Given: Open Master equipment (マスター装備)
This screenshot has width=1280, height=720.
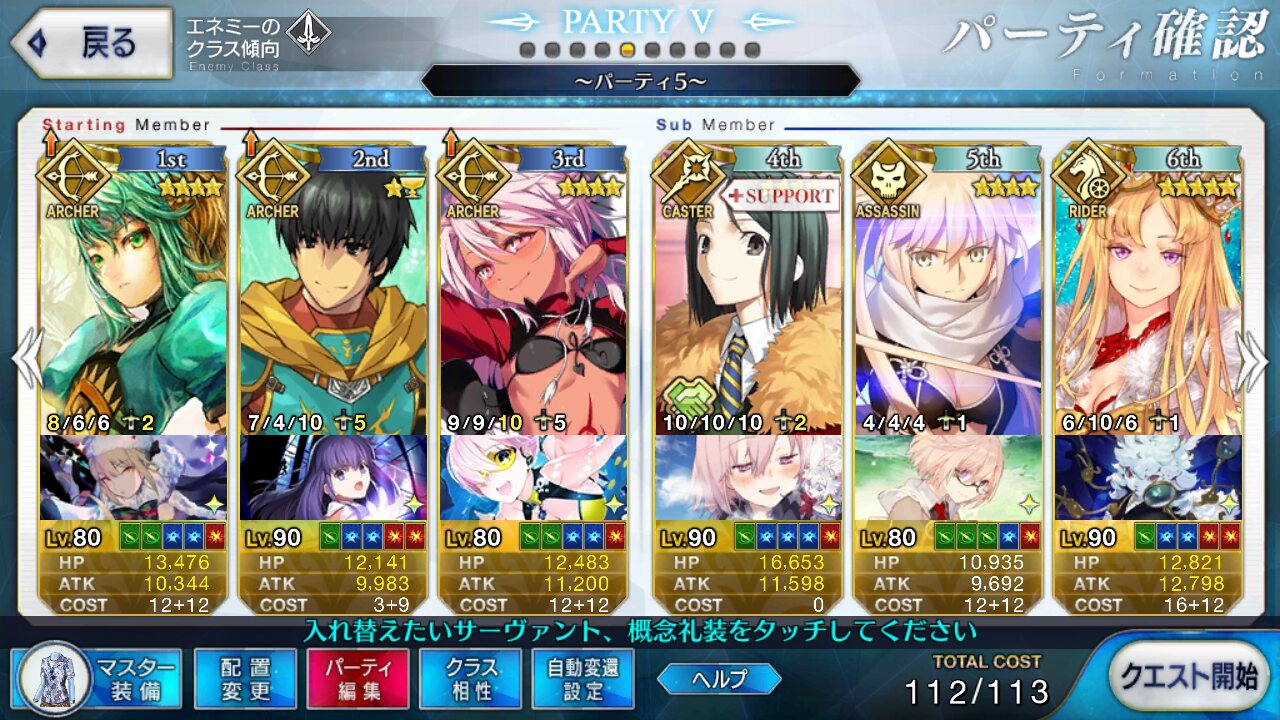Looking at the screenshot, I should tap(97, 678).
